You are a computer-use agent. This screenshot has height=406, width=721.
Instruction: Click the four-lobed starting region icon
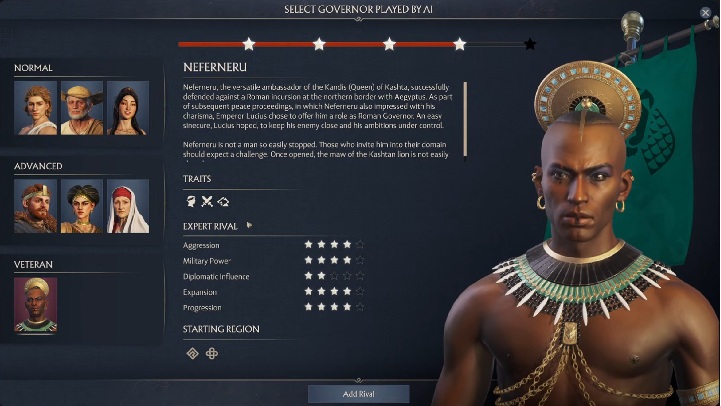coord(212,353)
